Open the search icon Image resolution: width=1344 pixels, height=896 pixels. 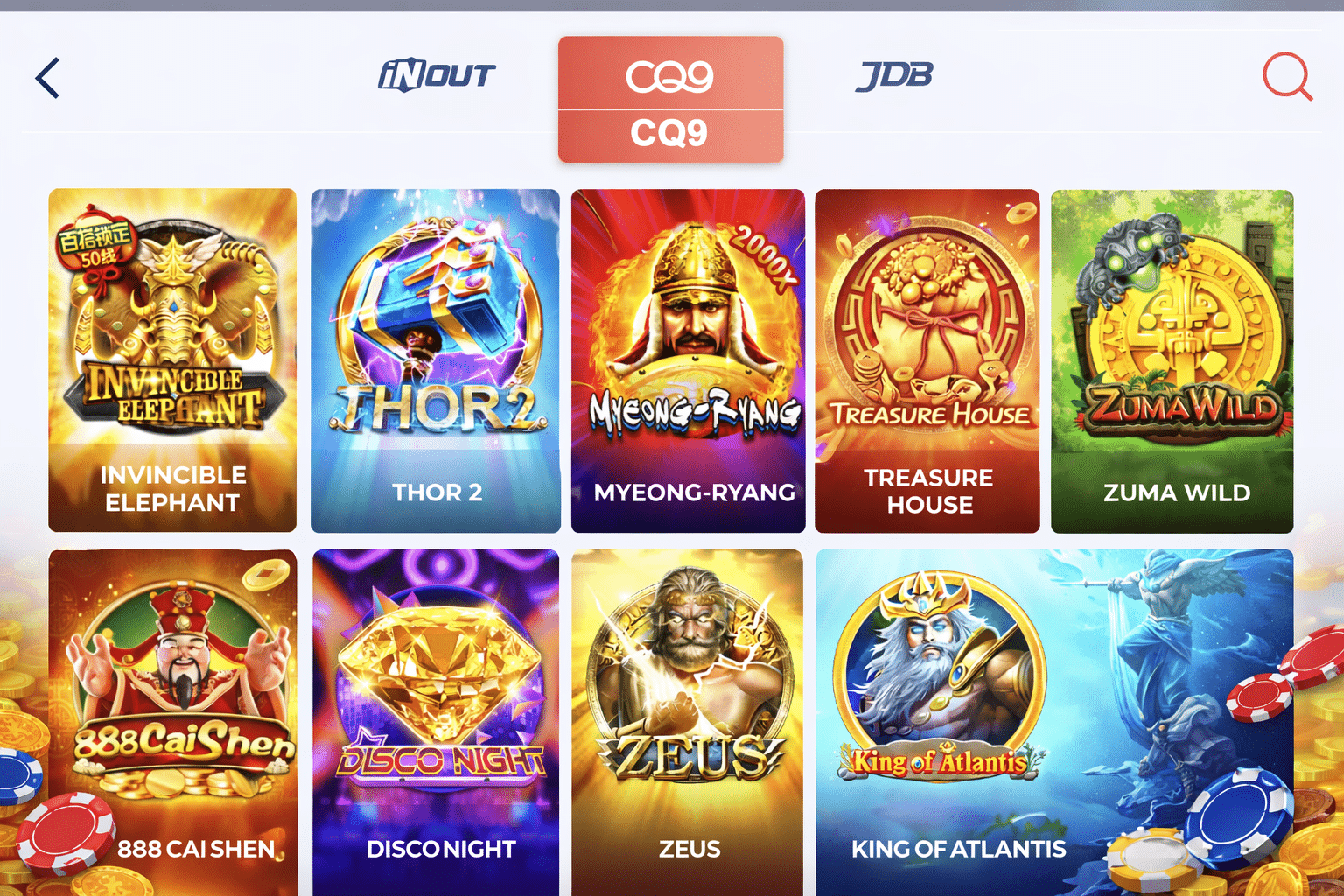pos(1286,77)
